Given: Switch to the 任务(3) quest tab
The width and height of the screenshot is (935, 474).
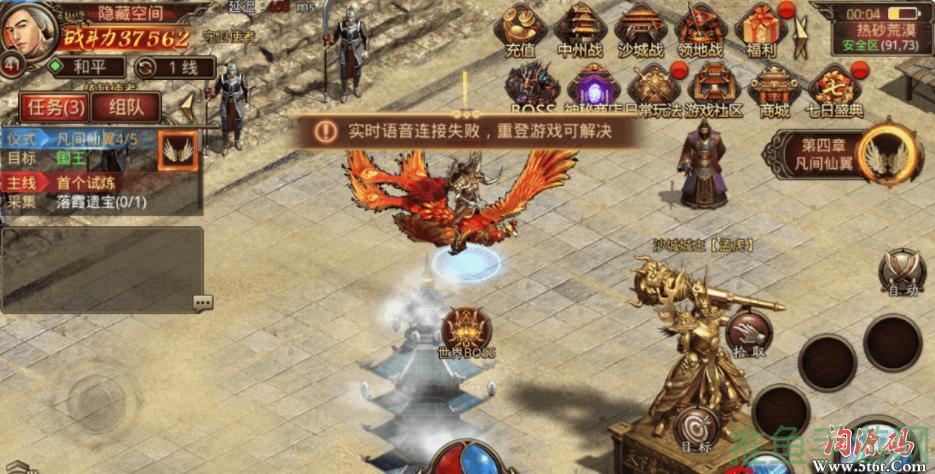Looking at the screenshot, I should pyautogui.click(x=55, y=107).
